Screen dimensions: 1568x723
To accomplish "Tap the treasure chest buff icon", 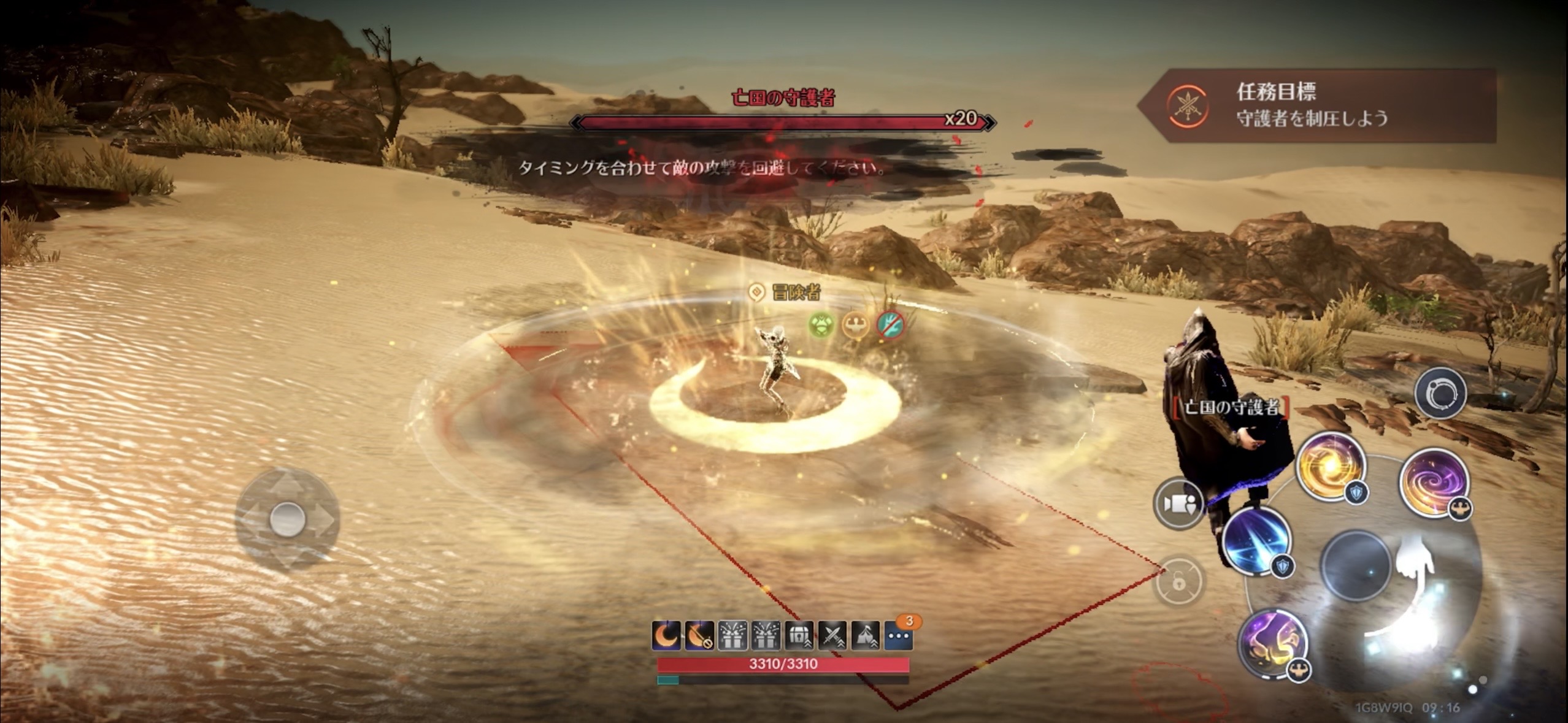I will pyautogui.click(x=799, y=636).
